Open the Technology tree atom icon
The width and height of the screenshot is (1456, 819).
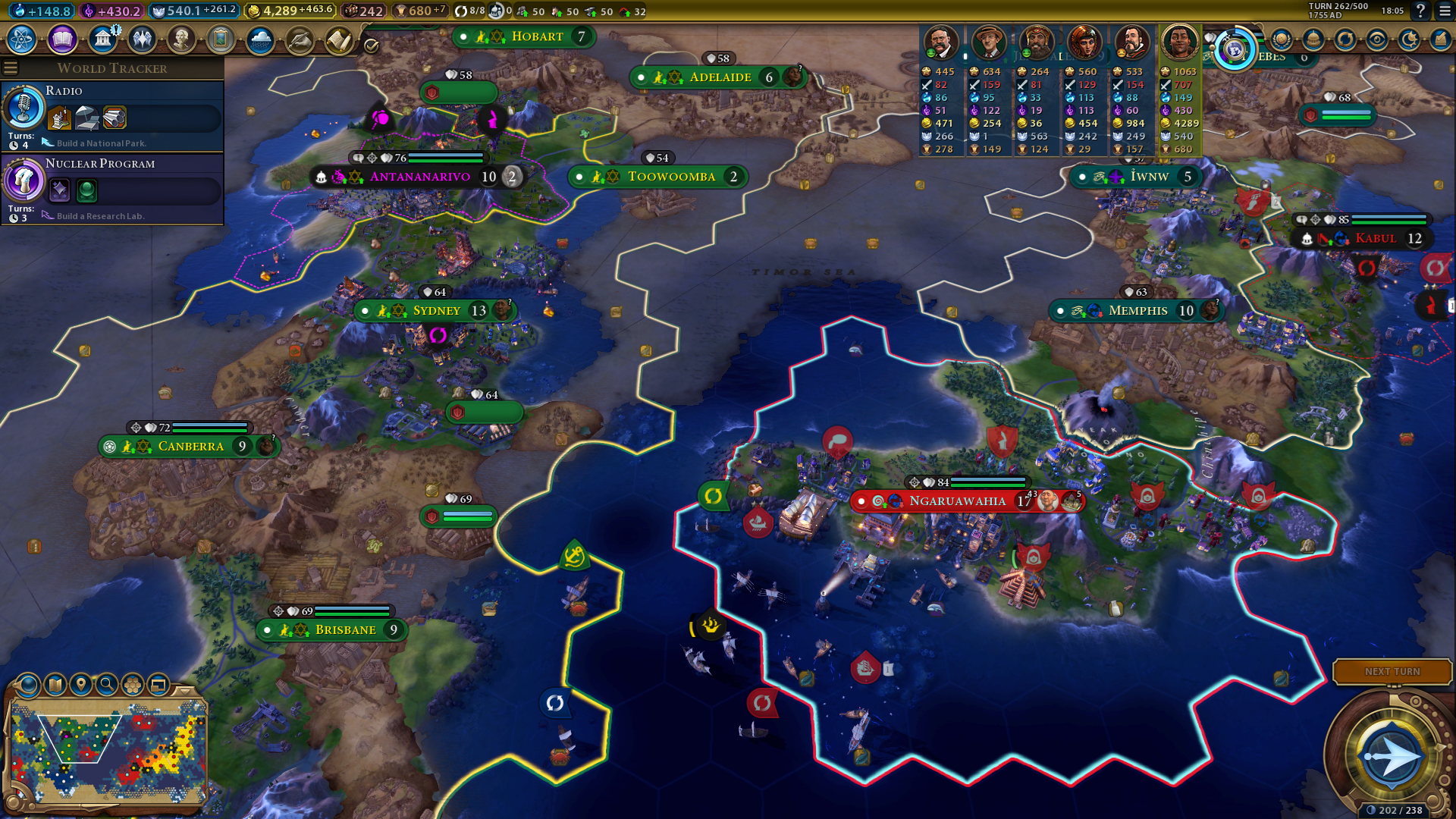22,39
